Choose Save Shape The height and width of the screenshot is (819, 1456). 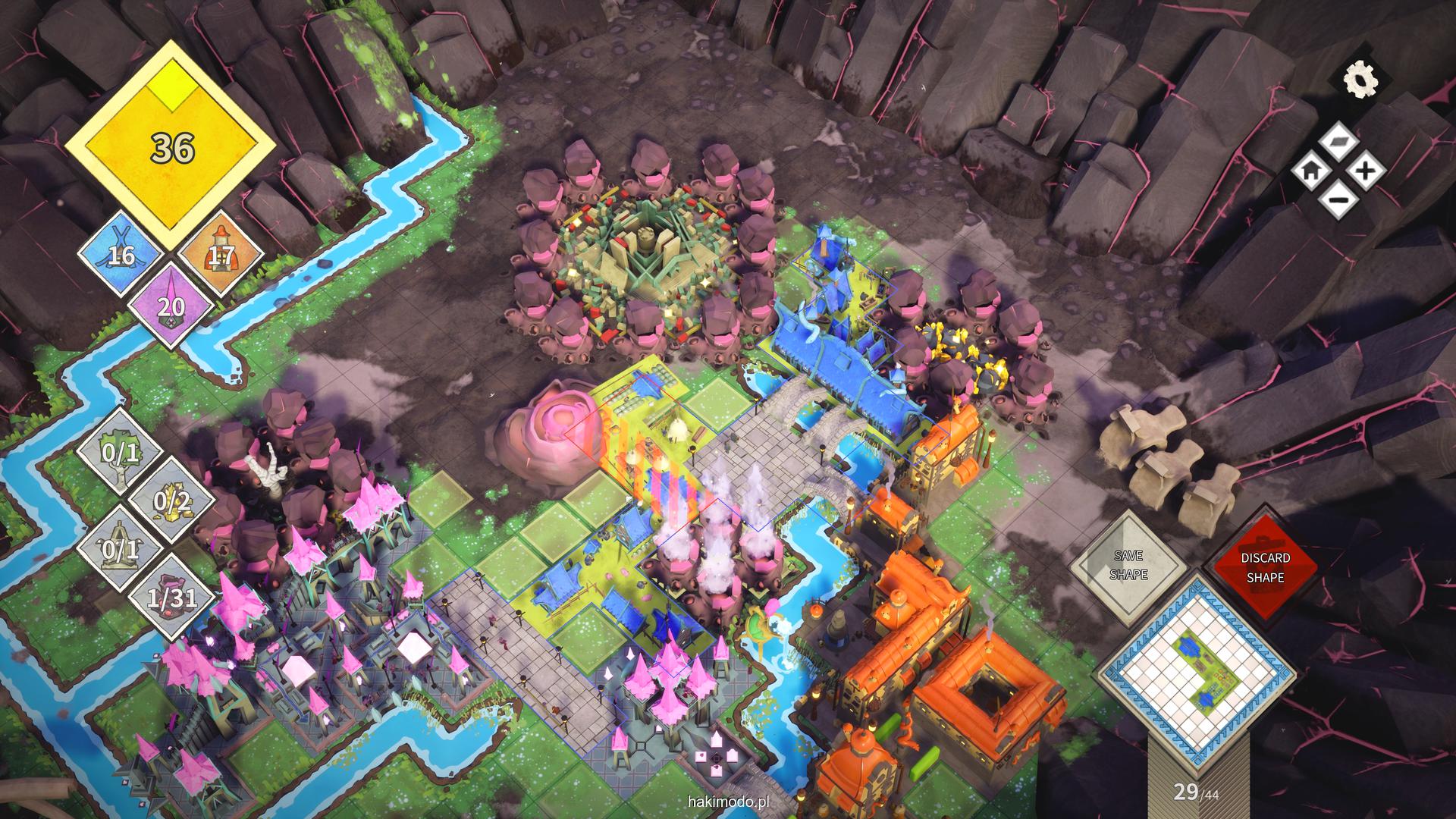1128,566
